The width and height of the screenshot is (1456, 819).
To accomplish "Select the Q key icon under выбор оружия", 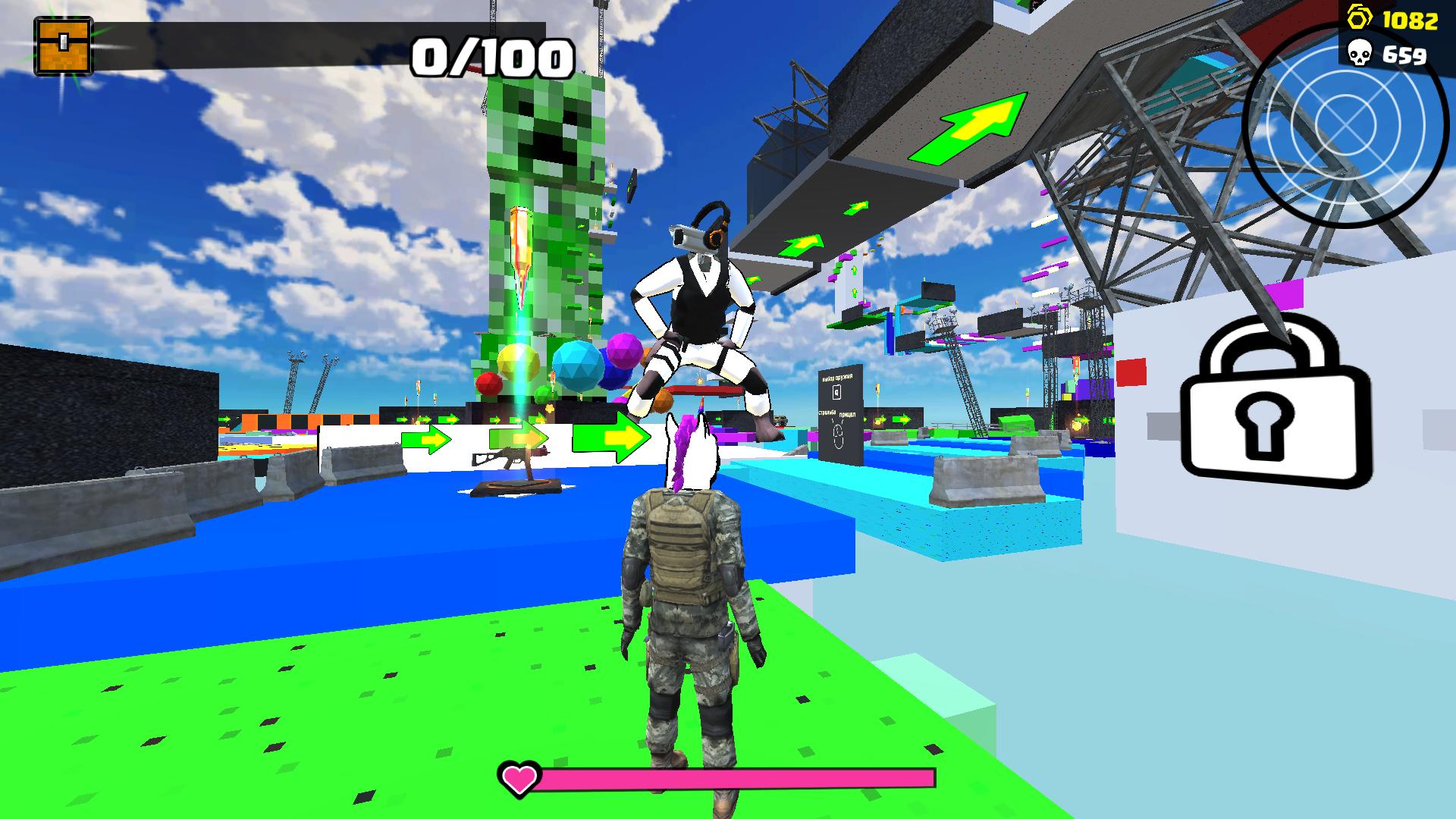I will (836, 392).
